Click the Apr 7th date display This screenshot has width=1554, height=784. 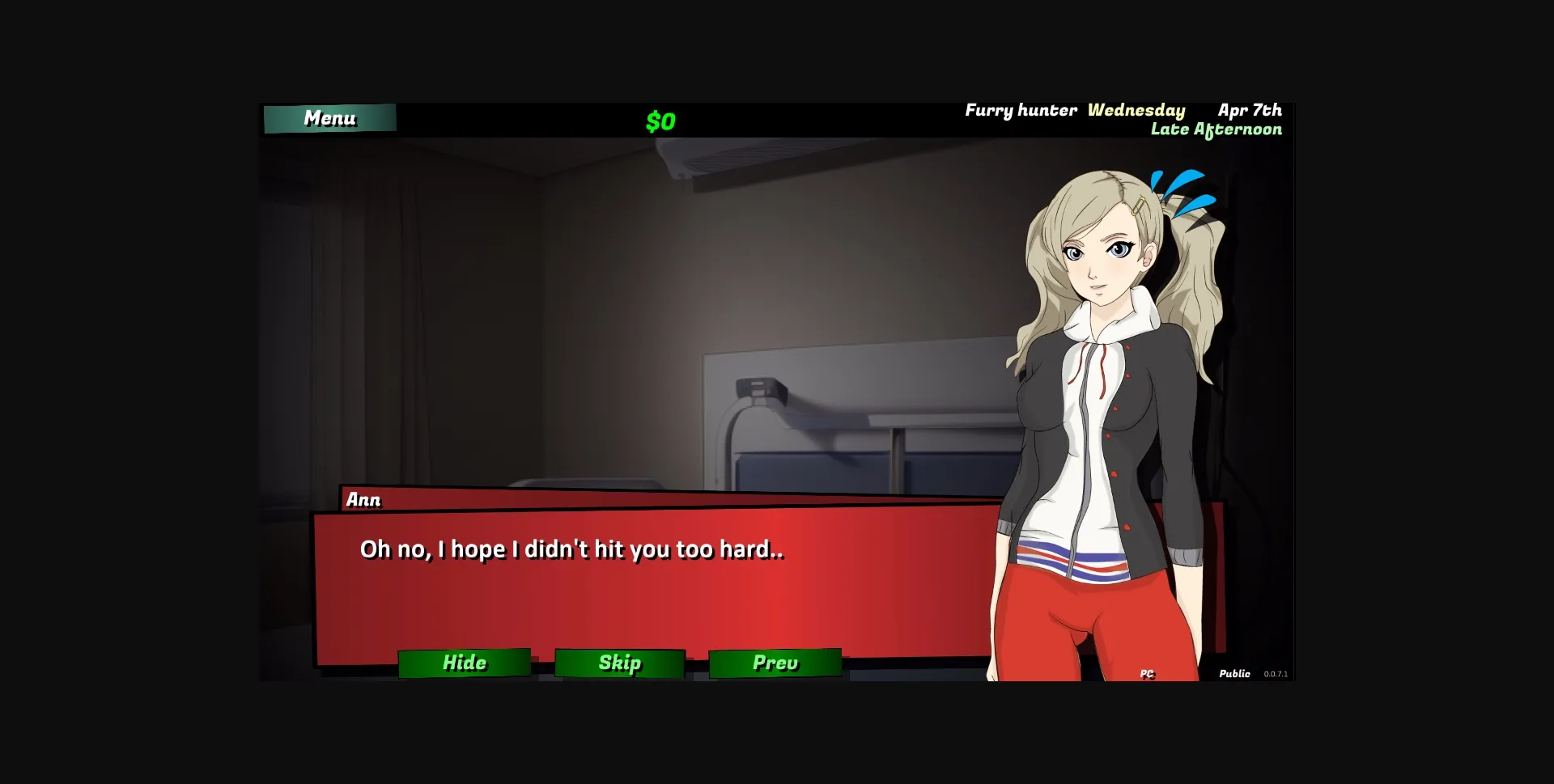tap(1250, 110)
